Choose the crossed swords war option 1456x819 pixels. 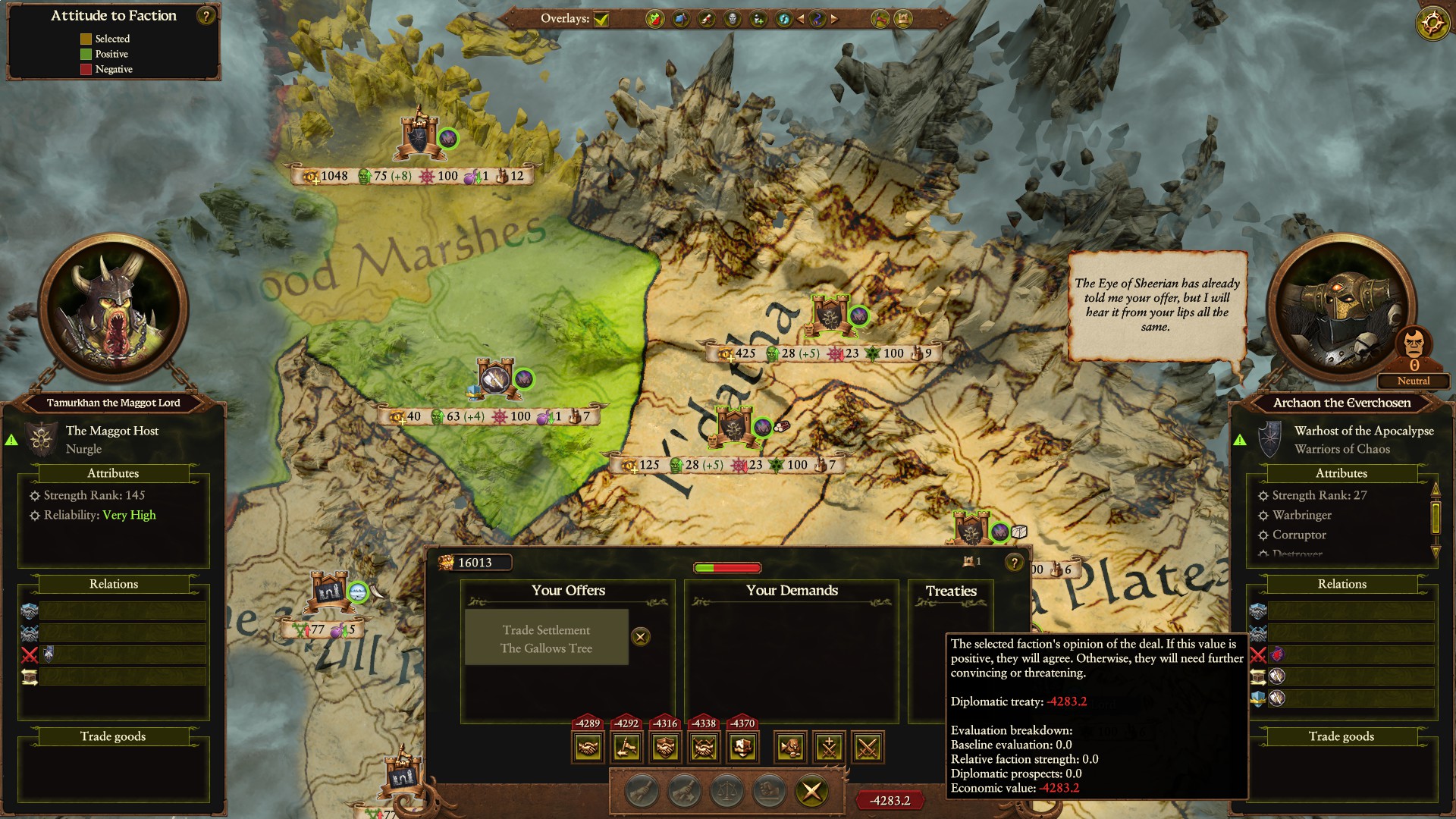point(868,748)
